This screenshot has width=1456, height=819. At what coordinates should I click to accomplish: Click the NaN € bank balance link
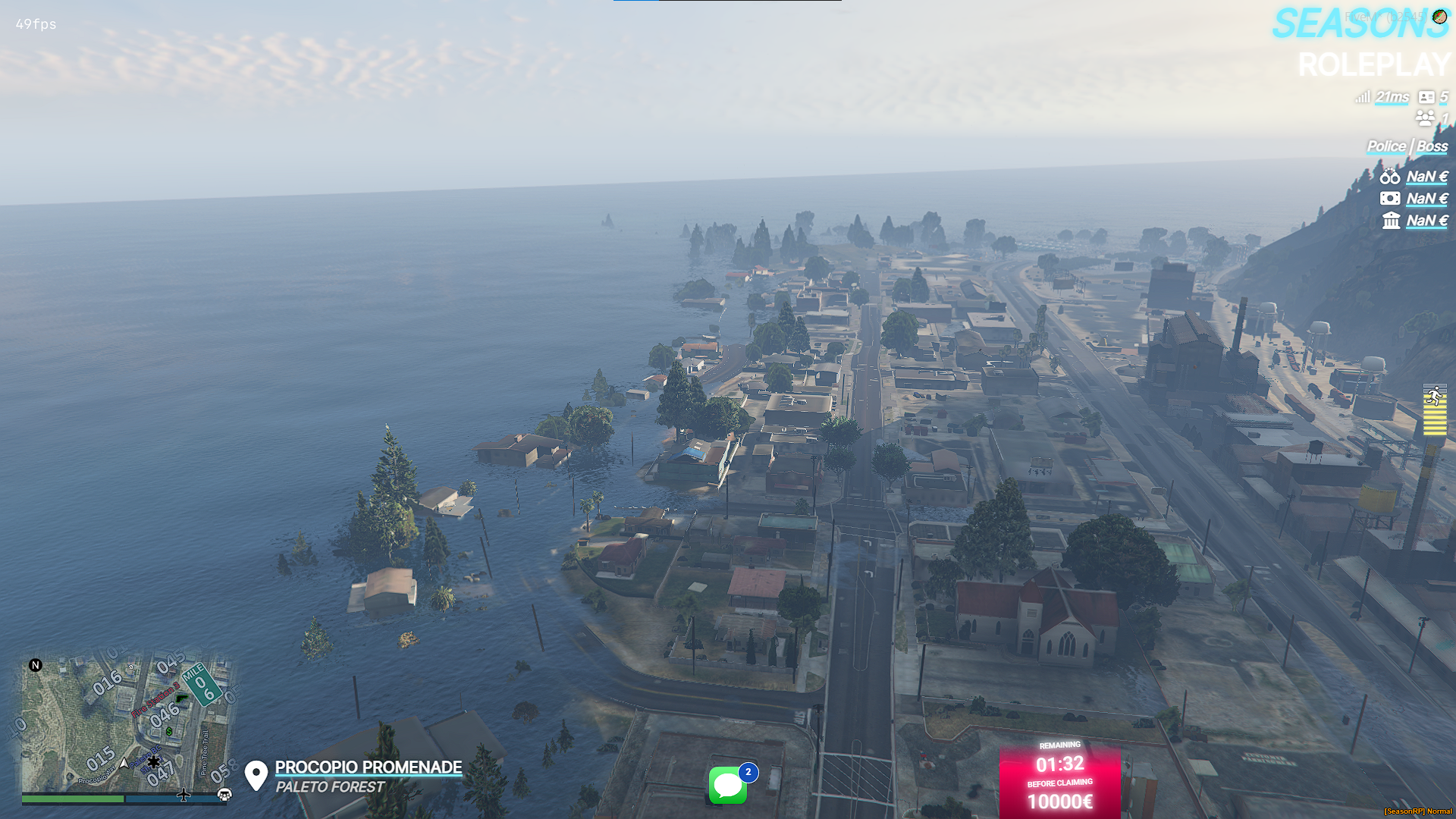(x=1425, y=221)
